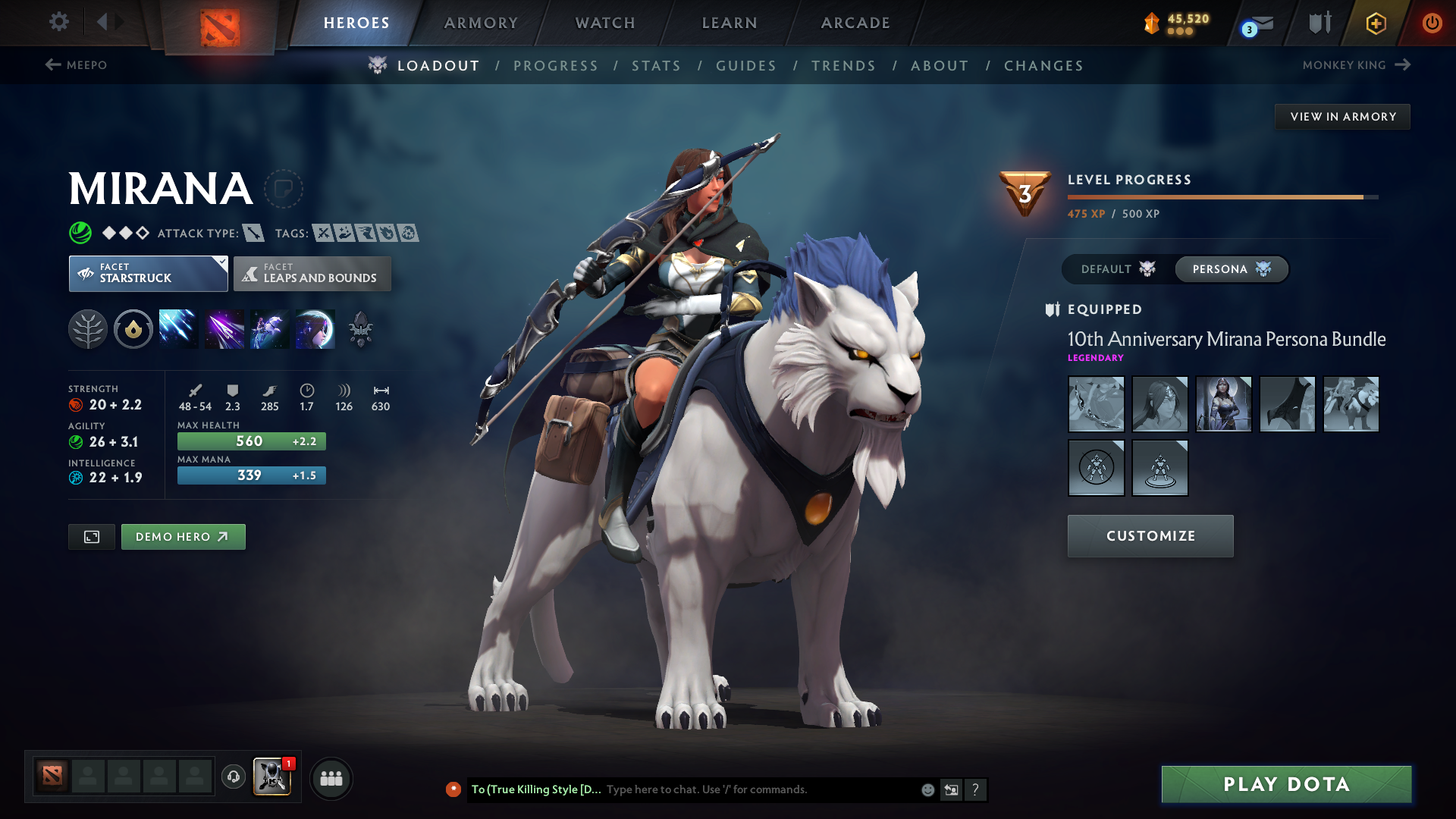This screenshot has height=819, width=1456.
Task: Click the emoticon smiley in chat bar
Action: point(927,789)
